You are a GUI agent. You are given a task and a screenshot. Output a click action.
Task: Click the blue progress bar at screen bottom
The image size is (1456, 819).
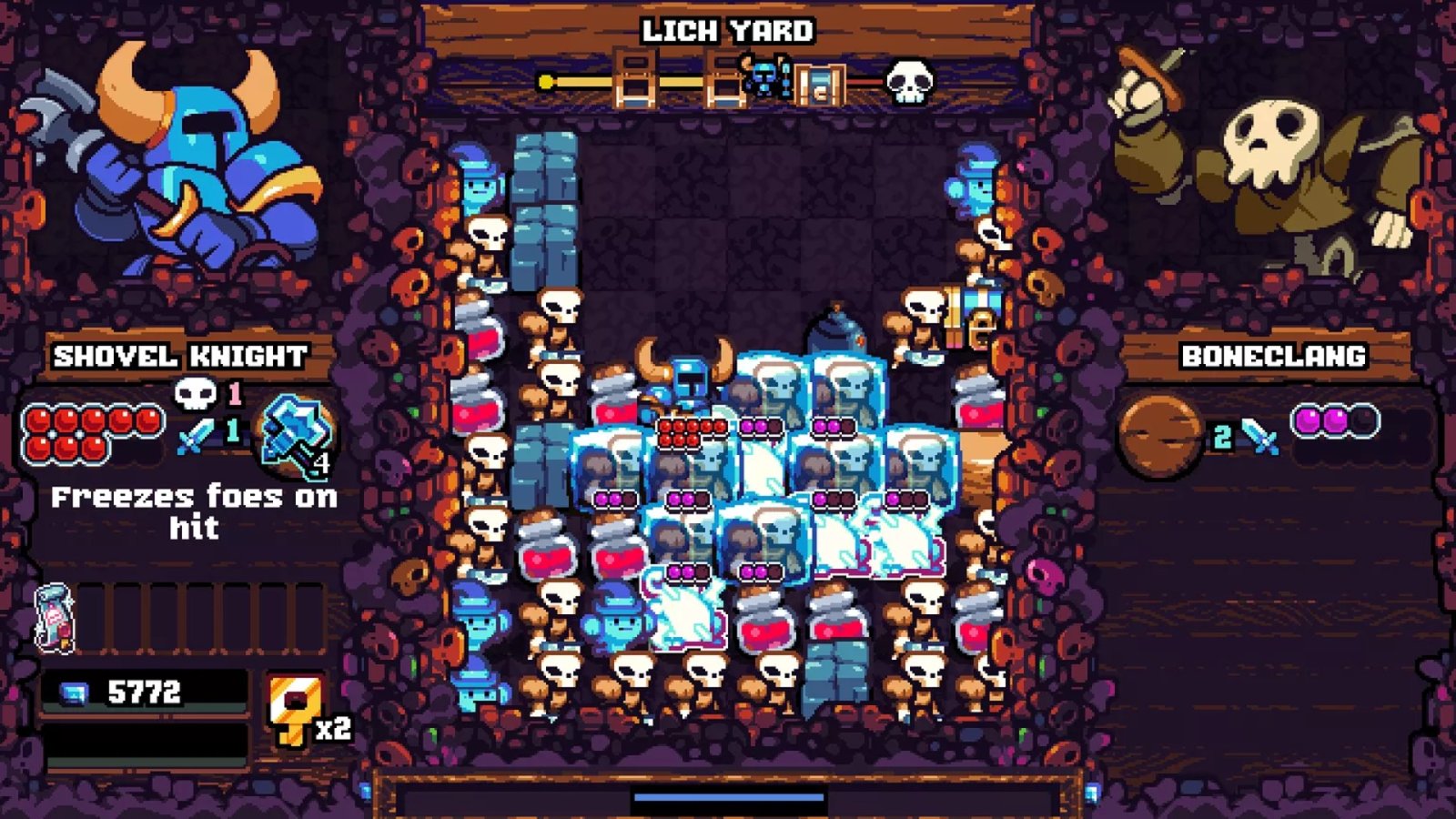click(x=728, y=797)
